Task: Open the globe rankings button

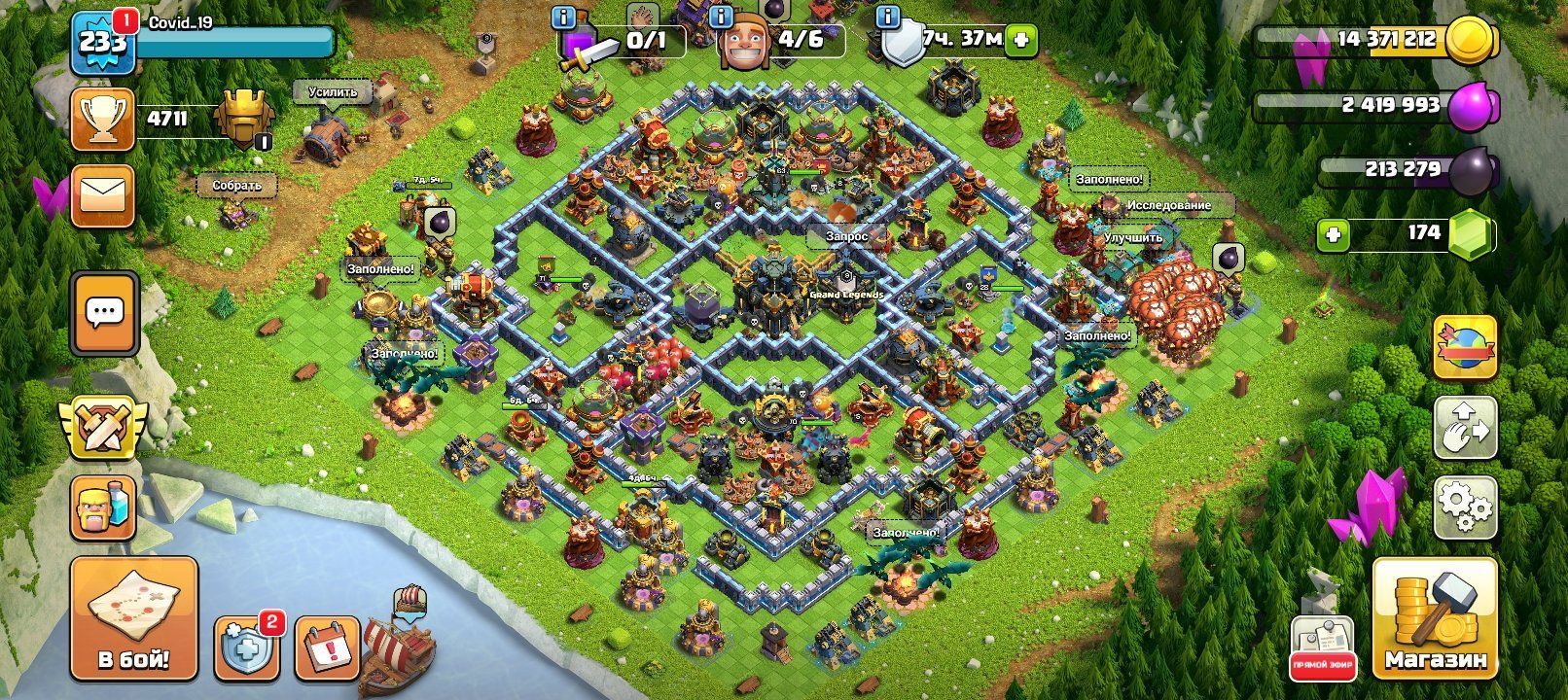Action: pos(1465,347)
